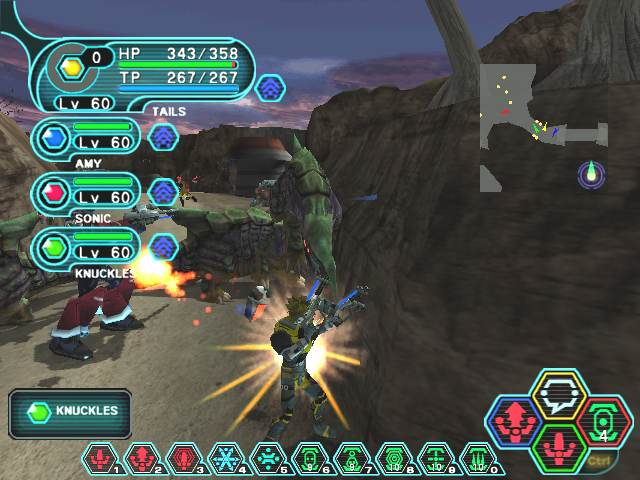640x480 pixels.
Task: Select Knuckles' party member panel
Action: (x=85, y=247)
